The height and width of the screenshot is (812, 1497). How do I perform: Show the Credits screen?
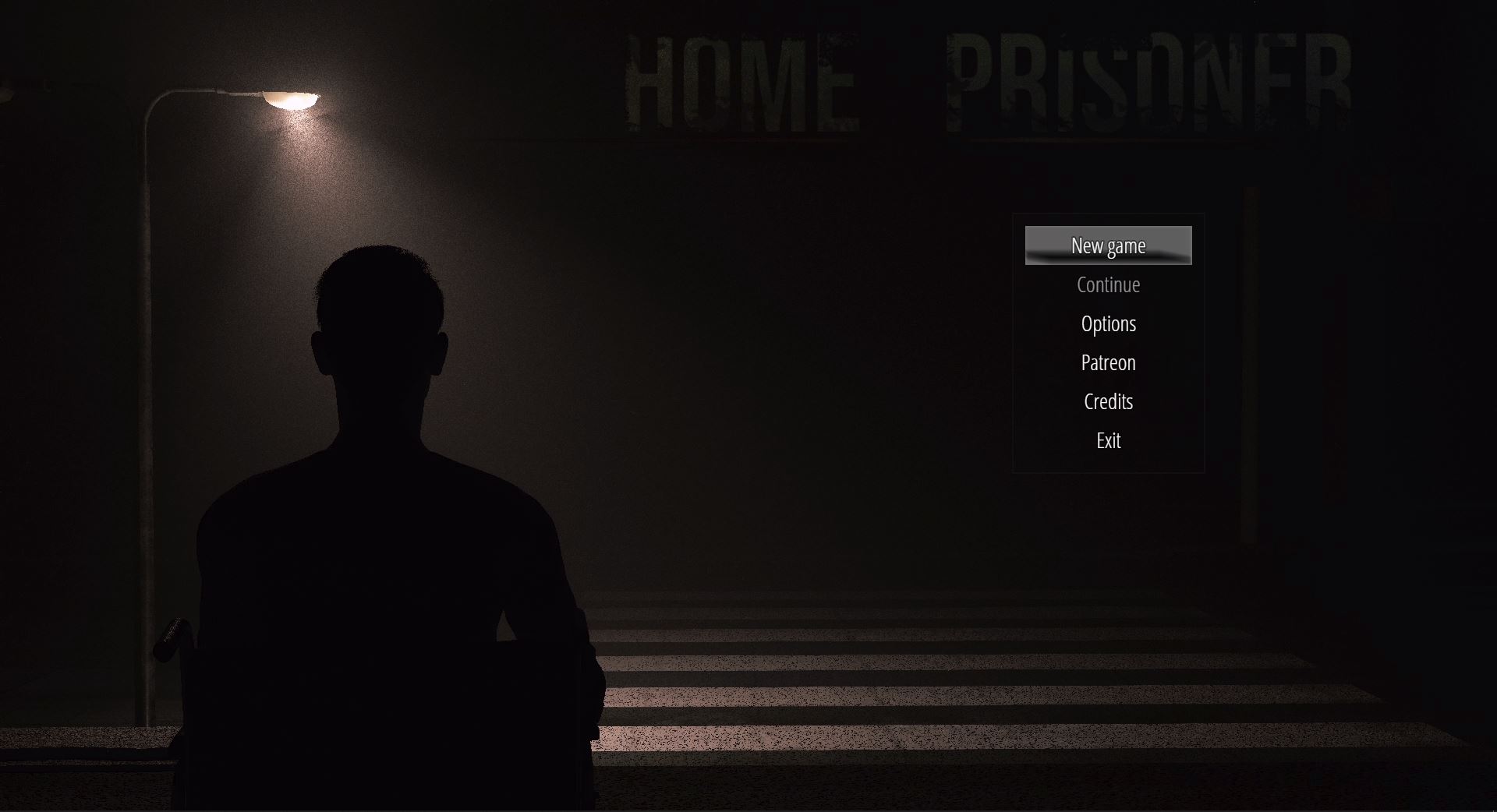pos(1108,401)
